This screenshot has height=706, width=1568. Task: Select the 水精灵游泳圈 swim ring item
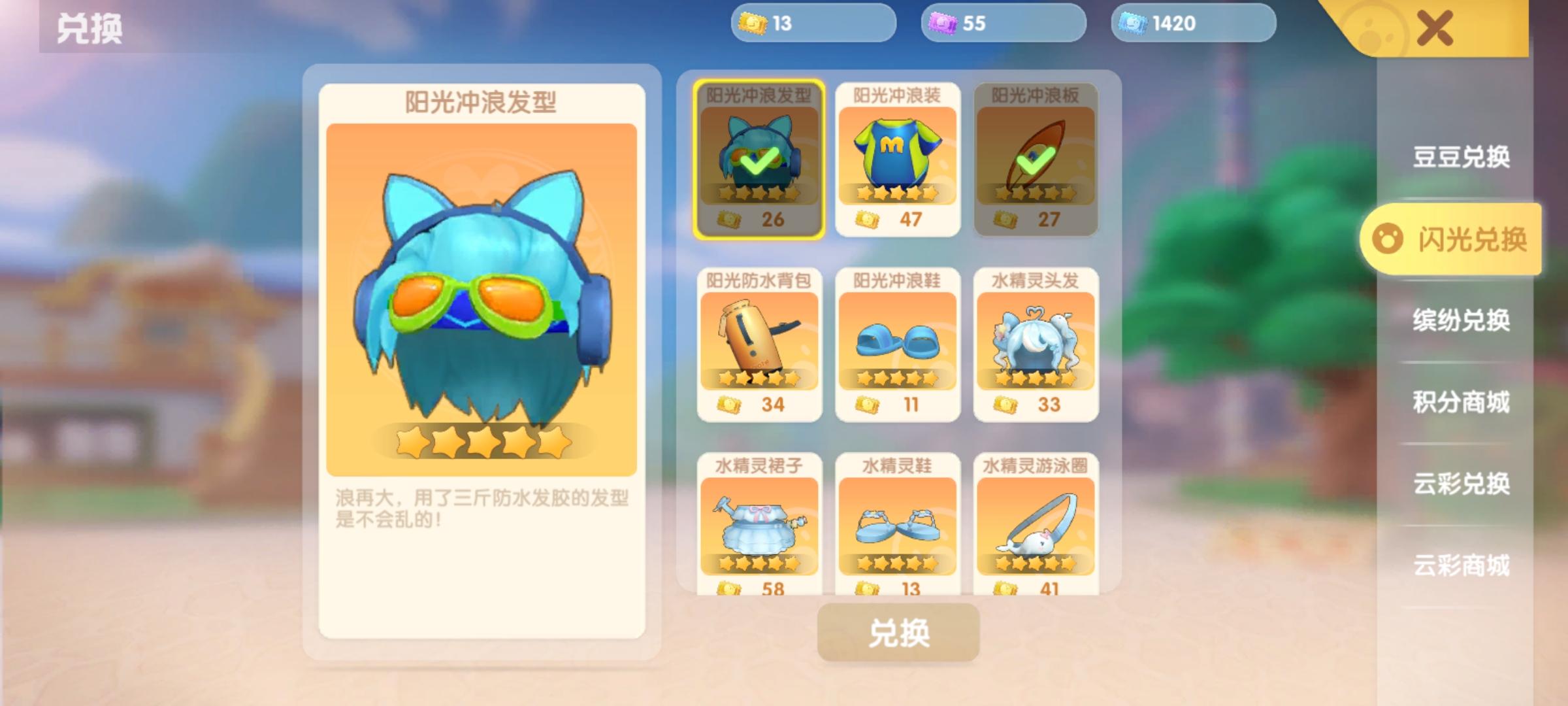tap(1036, 529)
